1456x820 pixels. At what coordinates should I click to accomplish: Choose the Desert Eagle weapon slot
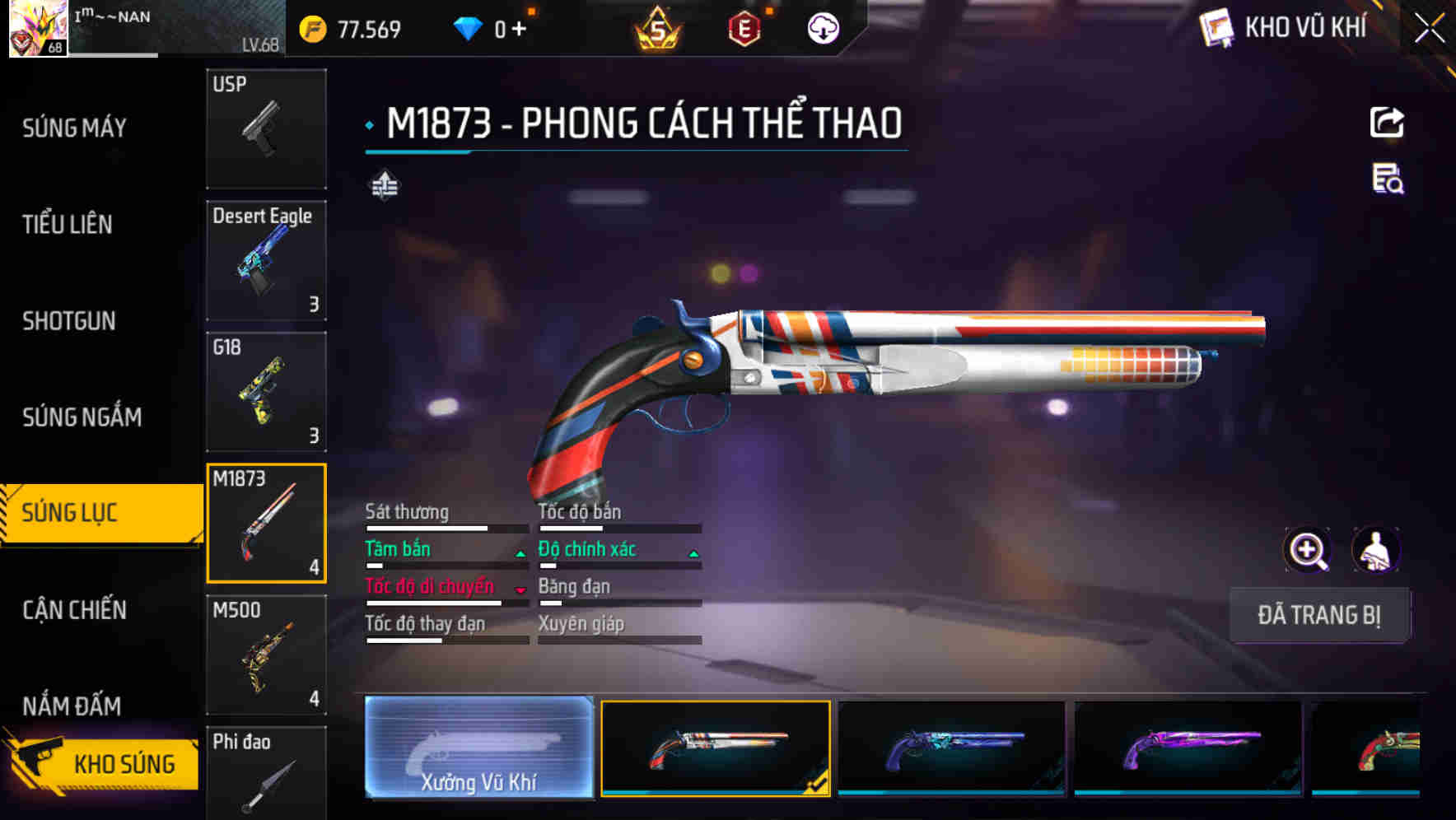pyautogui.click(x=266, y=260)
